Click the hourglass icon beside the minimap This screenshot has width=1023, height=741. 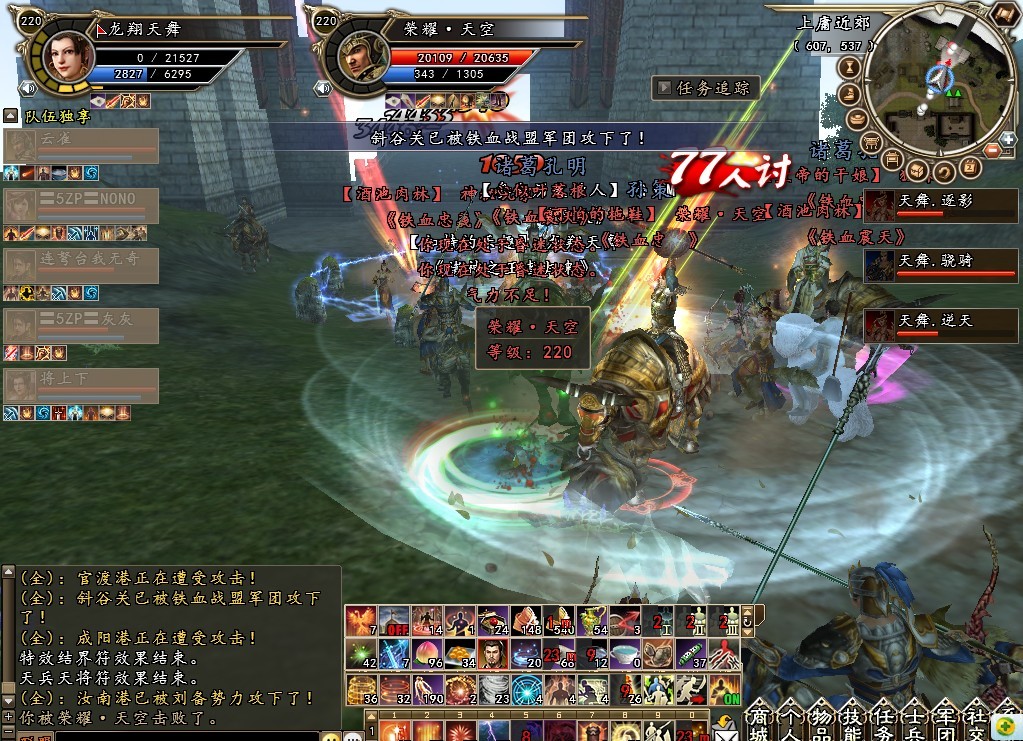pyautogui.click(x=852, y=68)
